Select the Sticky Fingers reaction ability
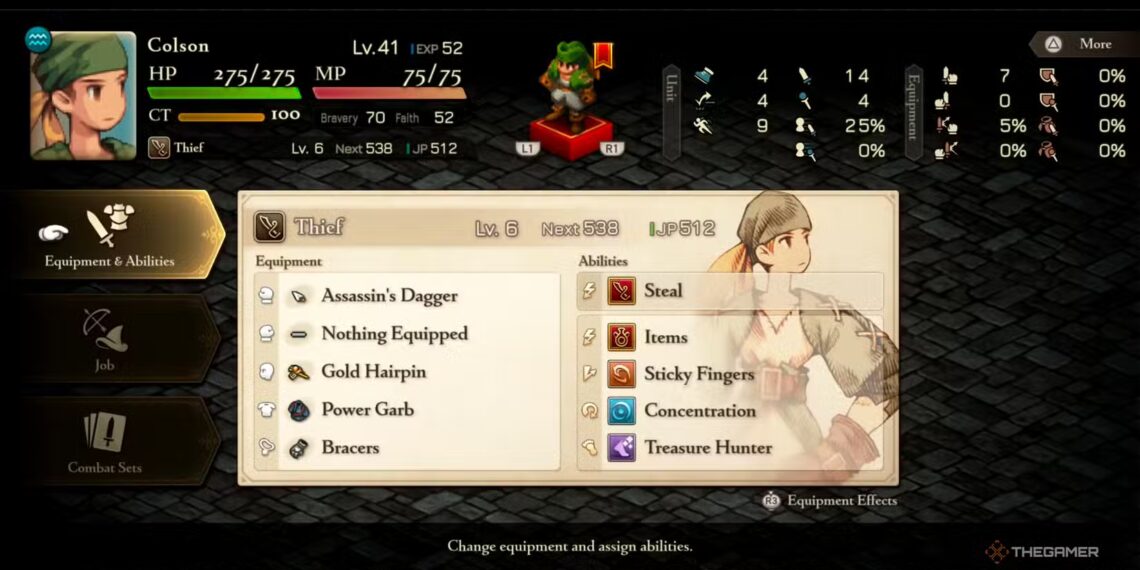This screenshot has width=1140, height=570. coord(730,374)
